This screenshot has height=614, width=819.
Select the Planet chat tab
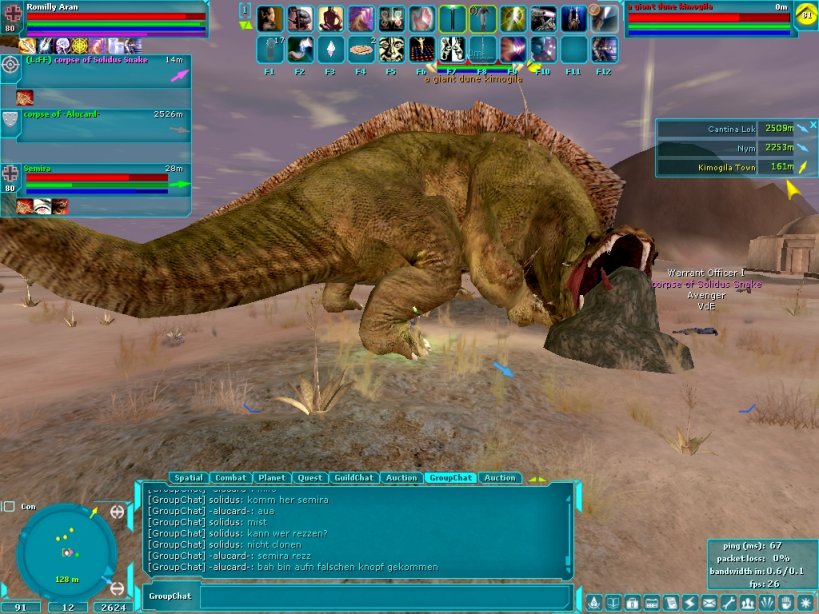click(x=272, y=478)
